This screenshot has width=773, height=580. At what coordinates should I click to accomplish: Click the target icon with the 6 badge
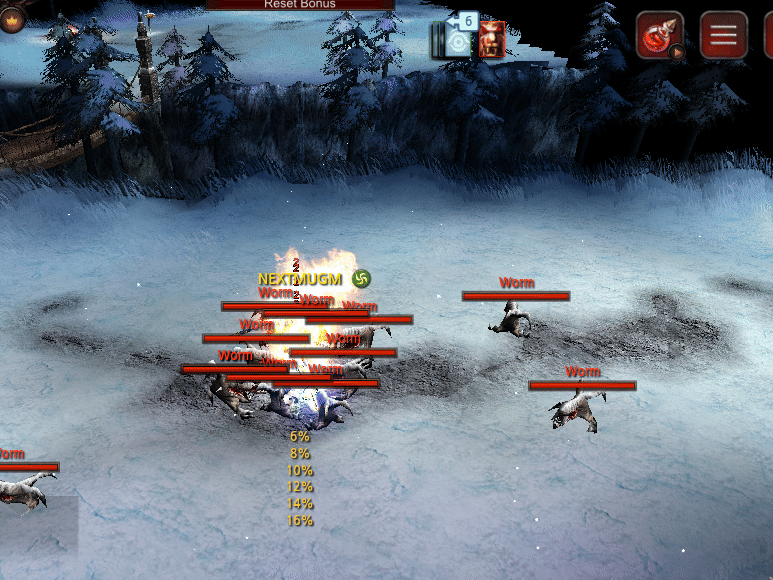[456, 40]
